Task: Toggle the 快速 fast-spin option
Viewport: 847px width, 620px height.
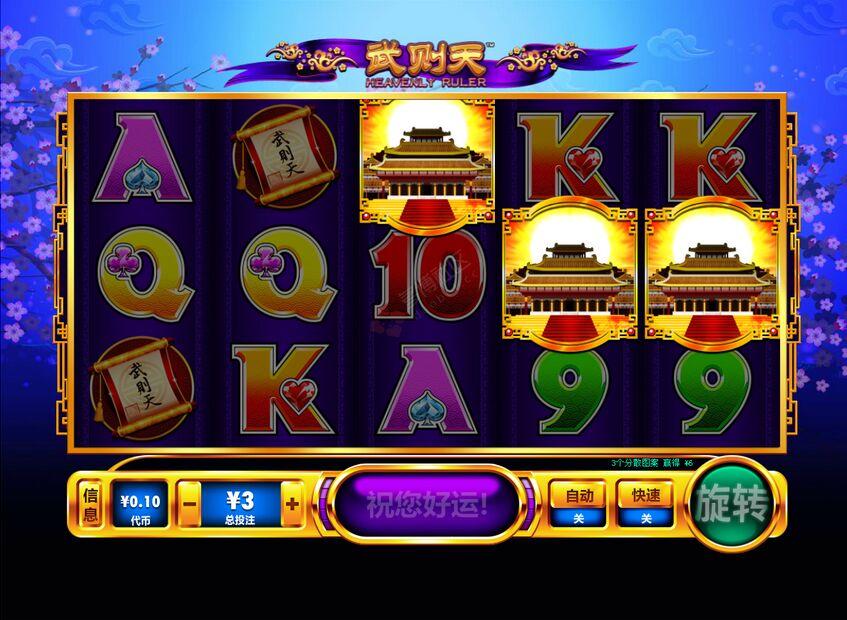Action: tap(645, 504)
